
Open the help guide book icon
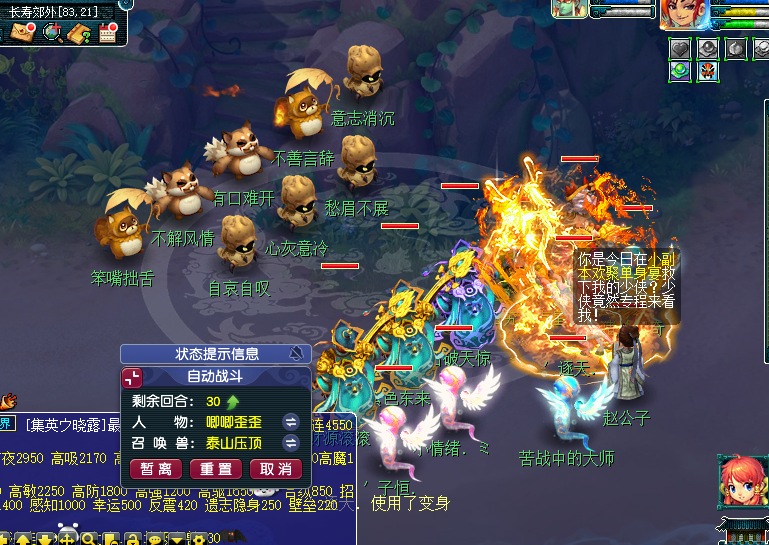(80, 32)
